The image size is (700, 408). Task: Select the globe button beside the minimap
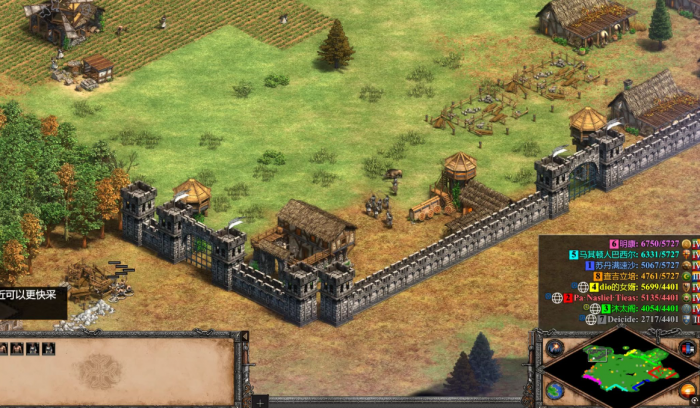tap(554, 389)
